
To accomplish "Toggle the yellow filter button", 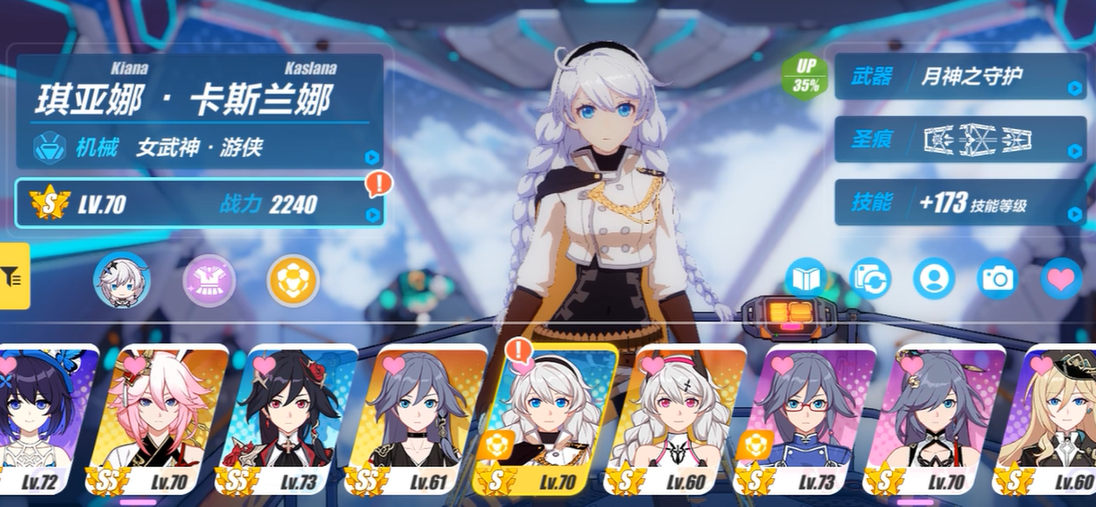I will [x=14, y=275].
